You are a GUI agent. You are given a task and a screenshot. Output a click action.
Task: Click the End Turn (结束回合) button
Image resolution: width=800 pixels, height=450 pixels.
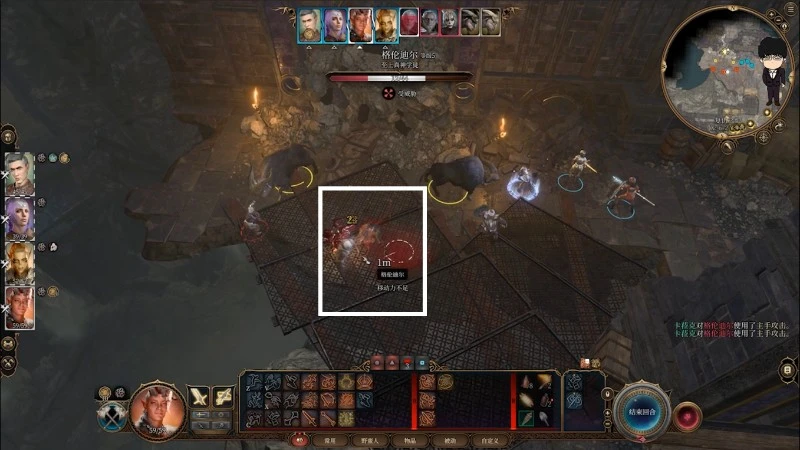pos(641,411)
